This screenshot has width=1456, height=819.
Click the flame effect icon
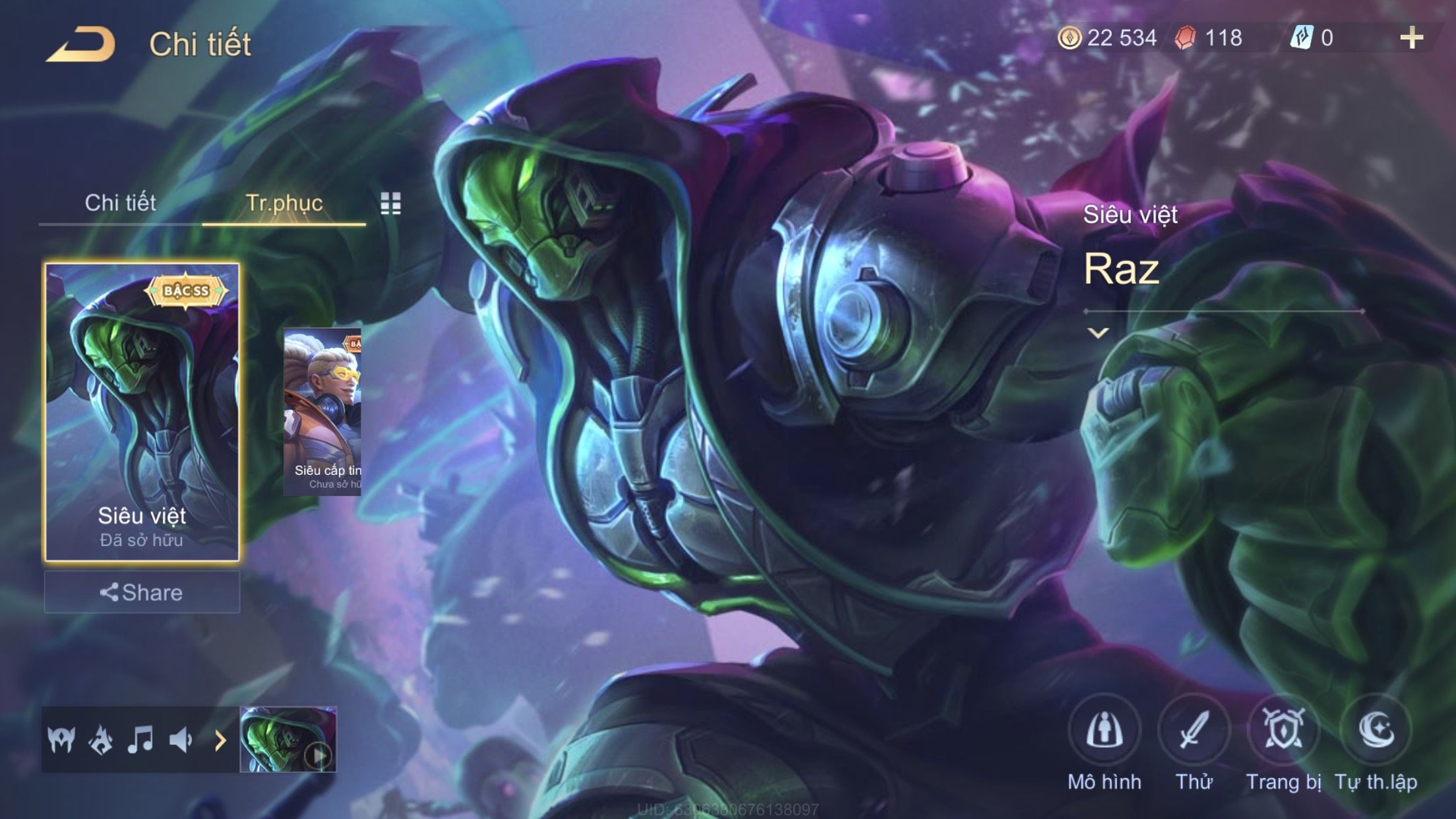pos(100,740)
